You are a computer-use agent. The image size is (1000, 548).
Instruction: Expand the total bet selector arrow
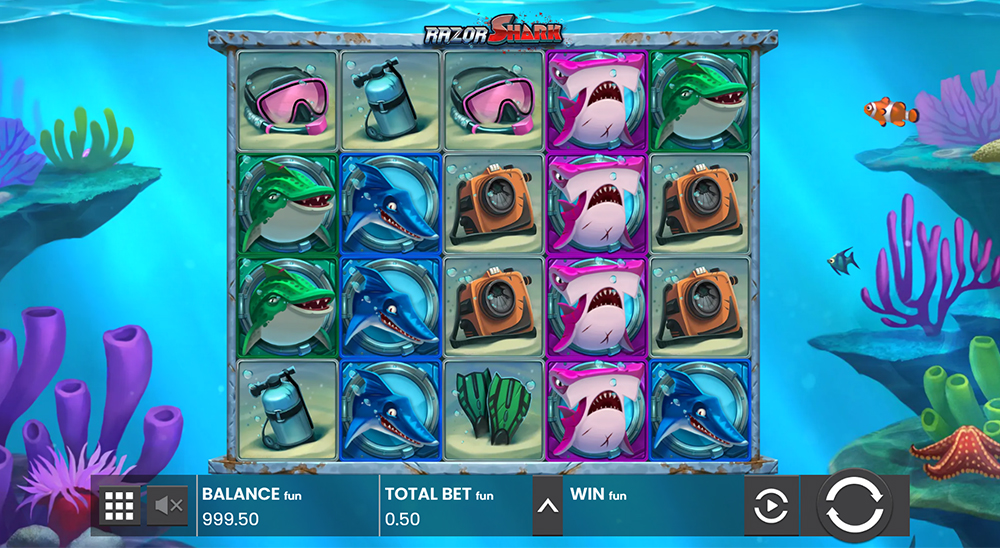pyautogui.click(x=547, y=506)
